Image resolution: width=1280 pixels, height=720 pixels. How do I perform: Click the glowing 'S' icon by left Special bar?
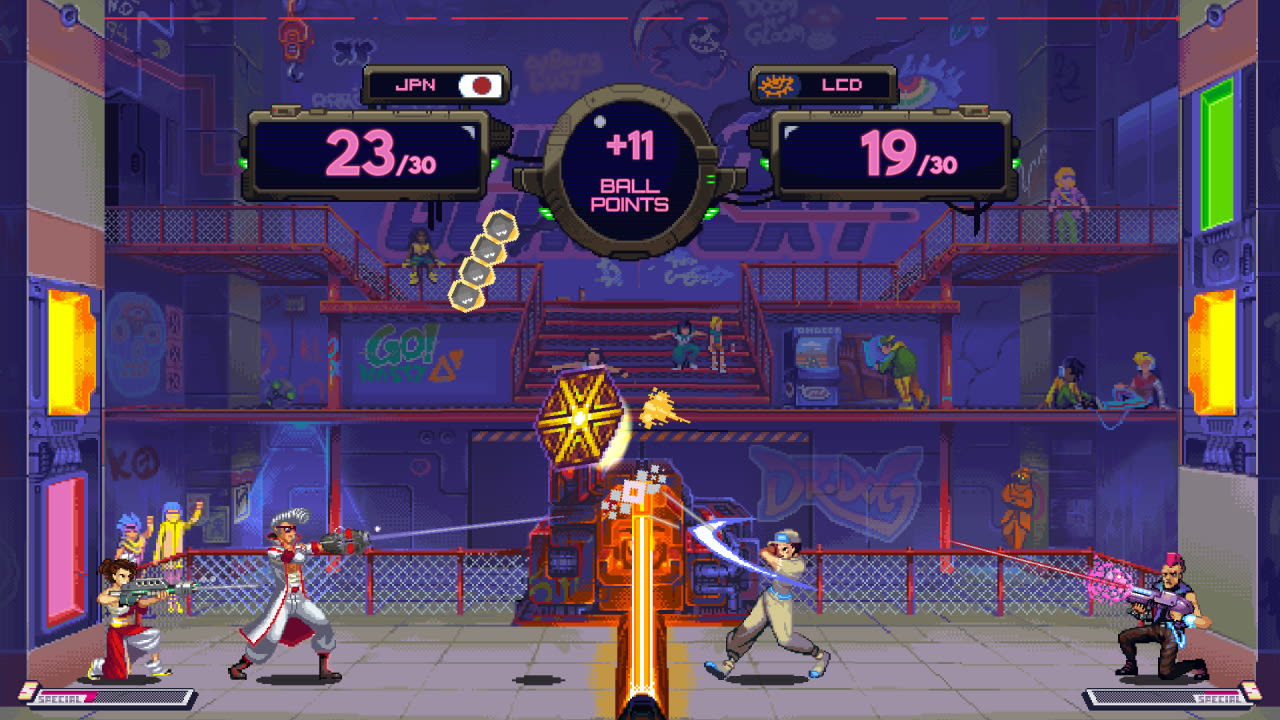(x=30, y=691)
